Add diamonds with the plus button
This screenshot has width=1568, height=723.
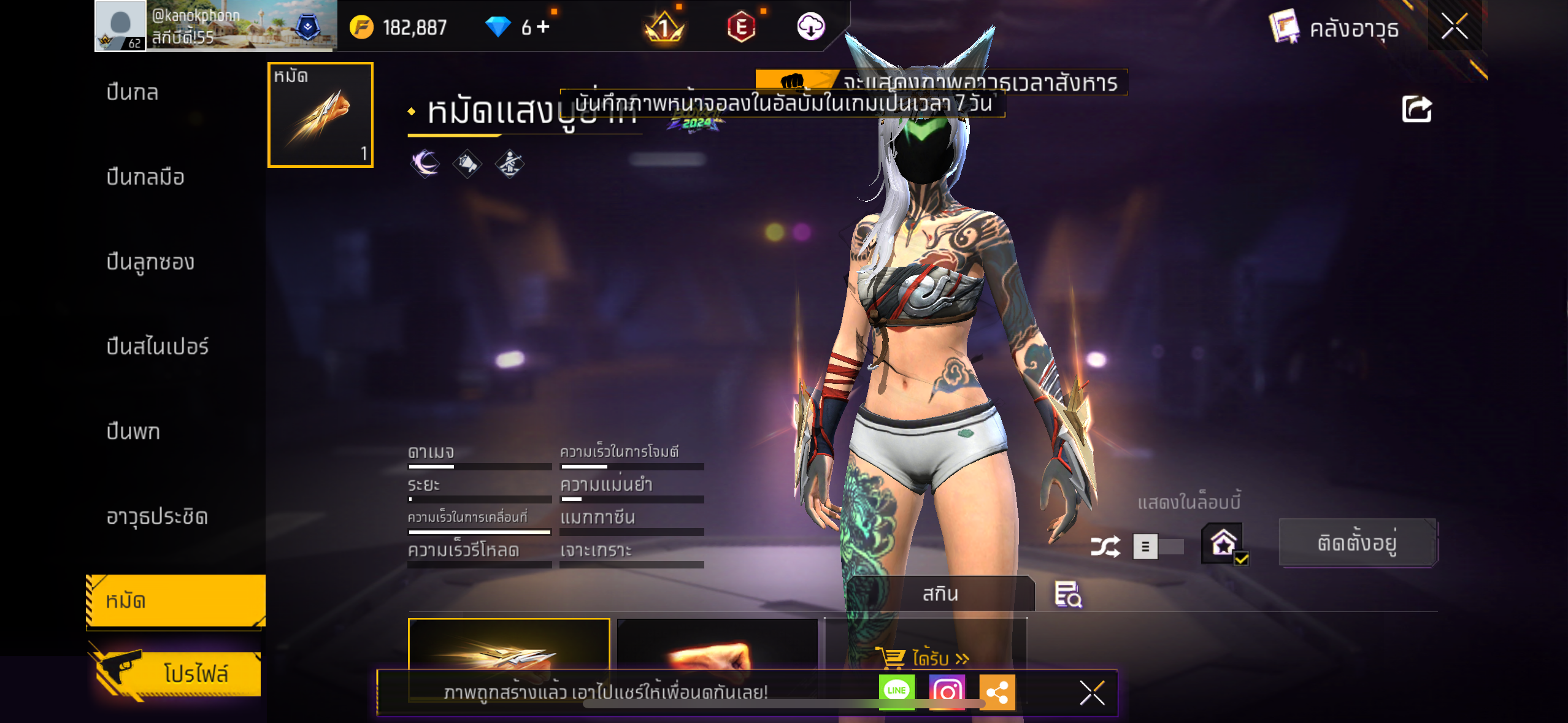pos(544,27)
